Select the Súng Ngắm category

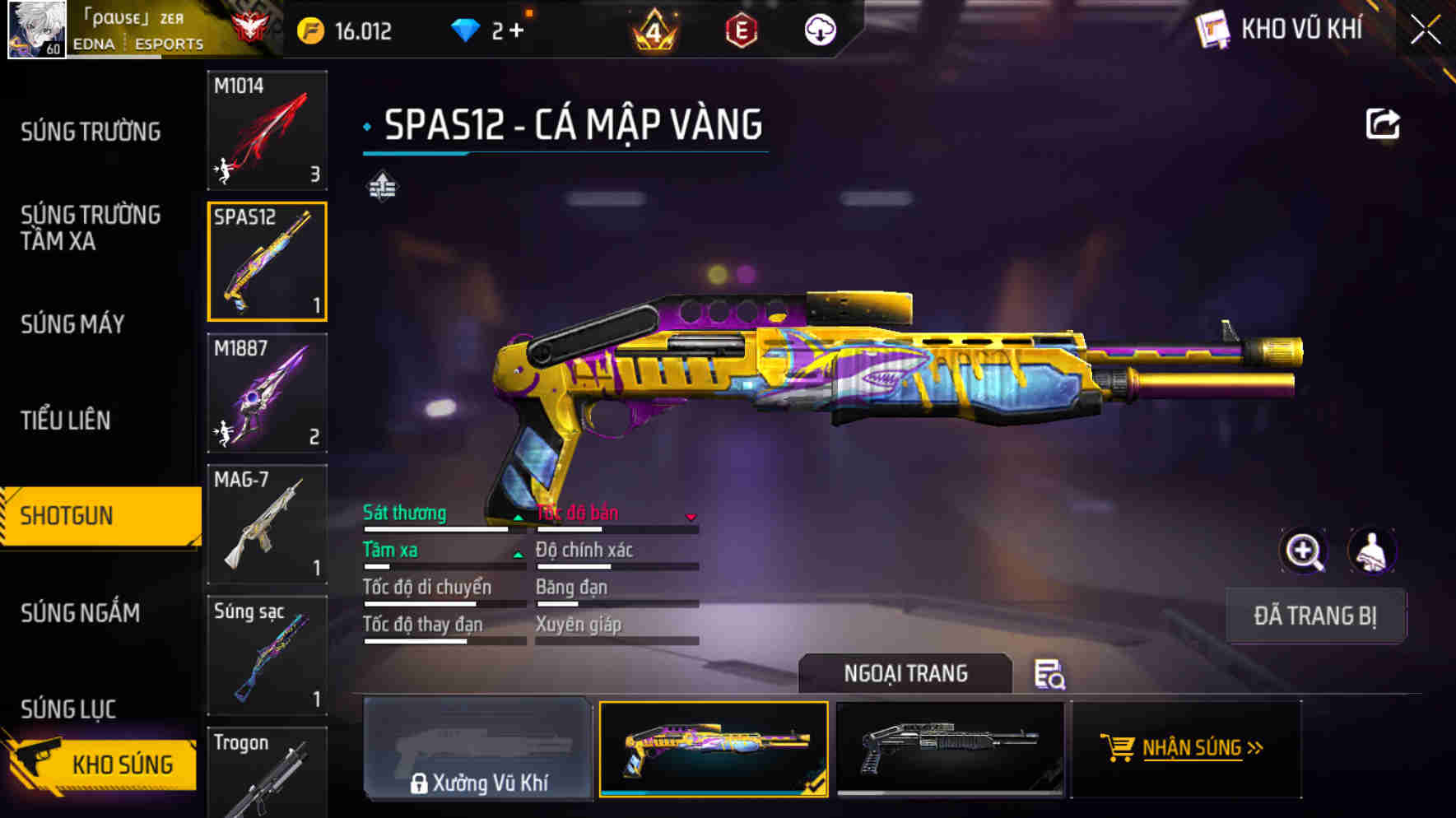pos(80,613)
